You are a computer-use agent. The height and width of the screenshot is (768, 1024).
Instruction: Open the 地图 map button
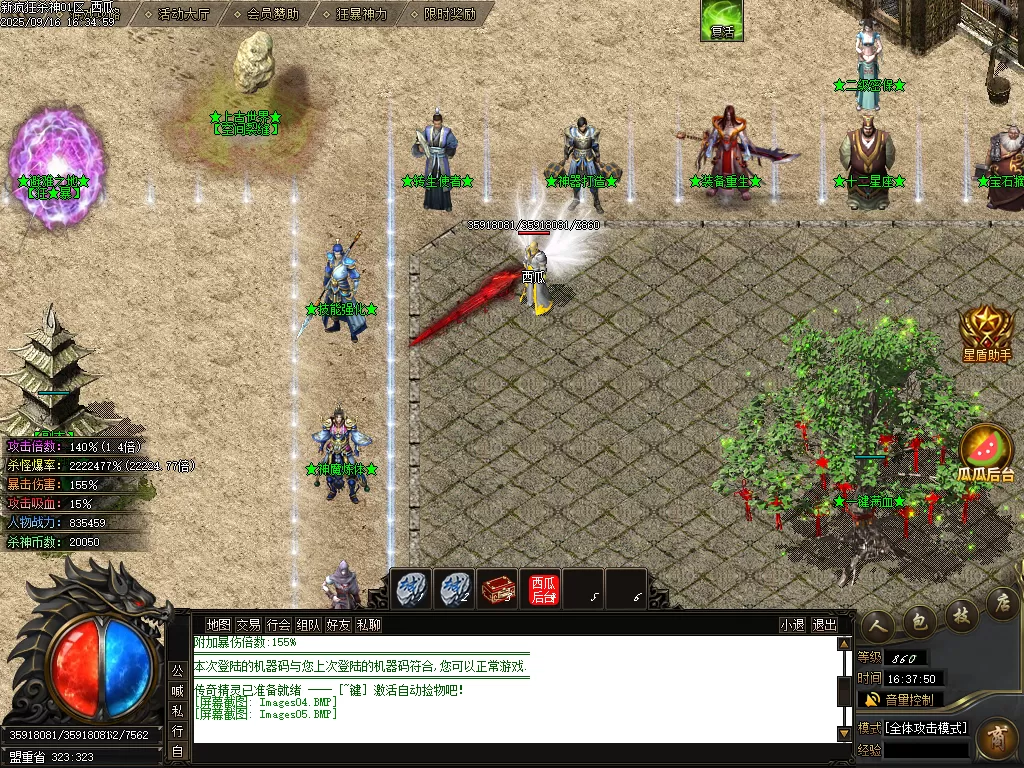point(218,625)
